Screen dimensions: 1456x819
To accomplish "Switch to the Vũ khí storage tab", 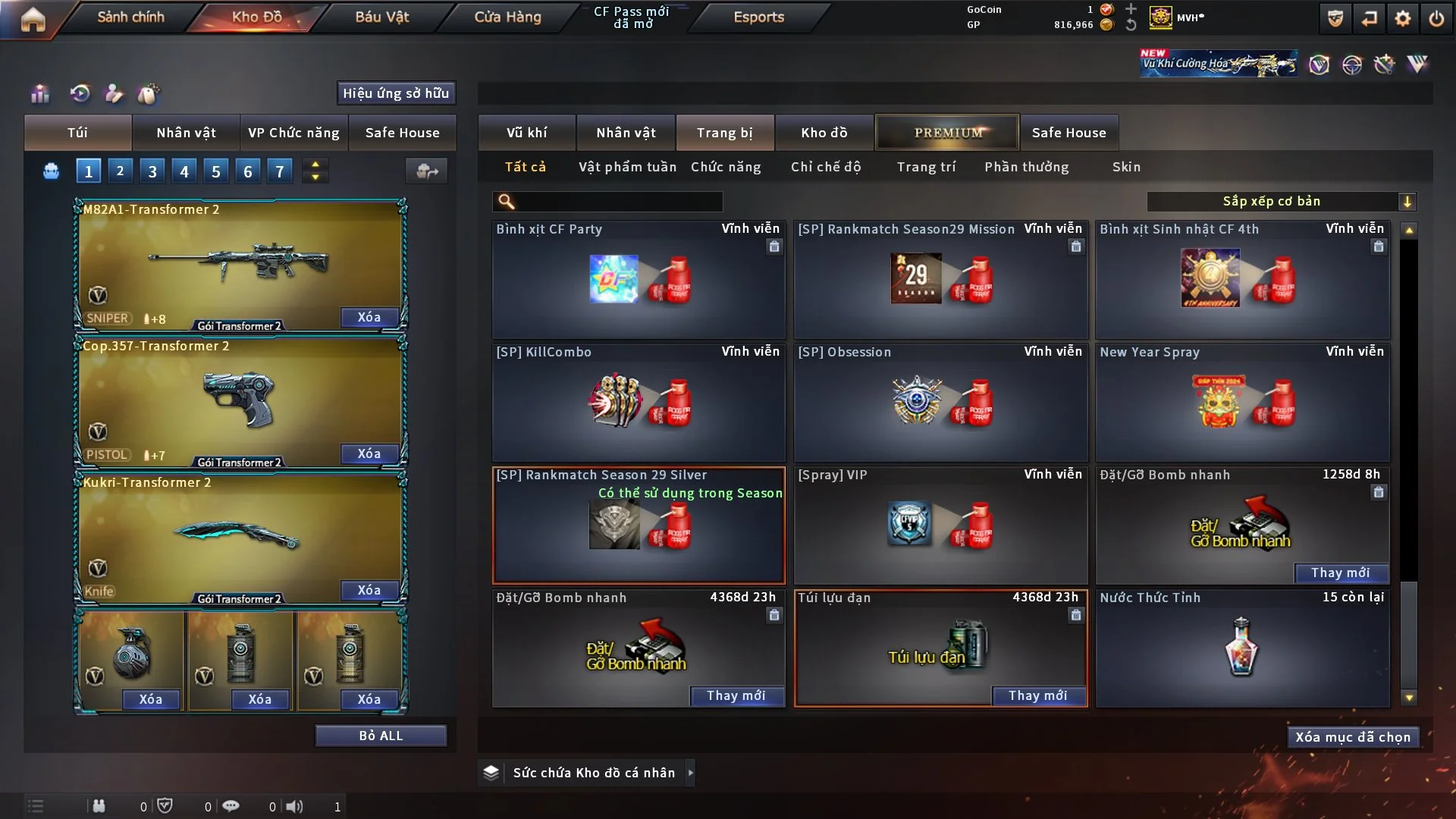I will click(526, 133).
